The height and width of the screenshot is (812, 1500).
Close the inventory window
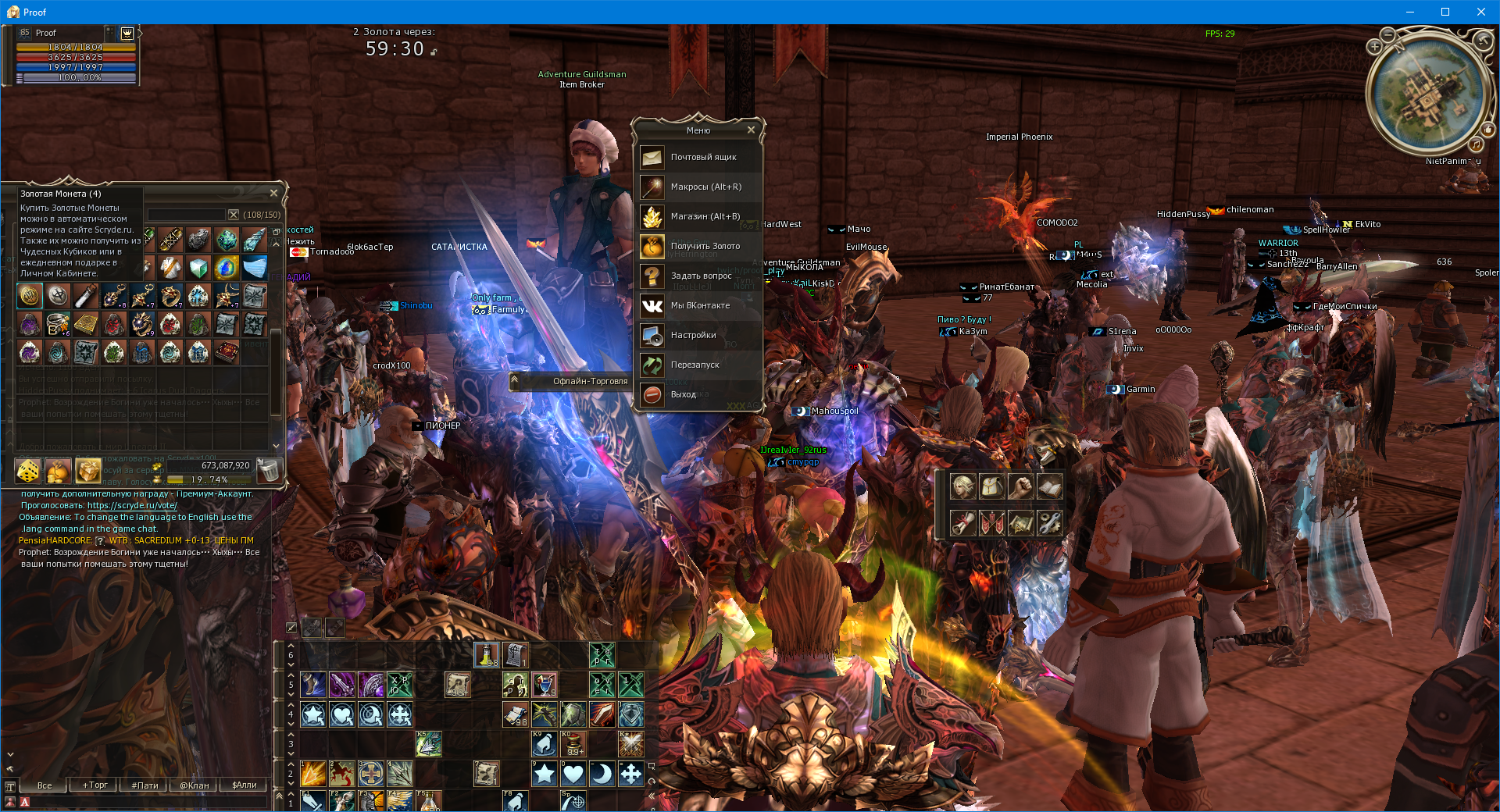tap(273, 193)
